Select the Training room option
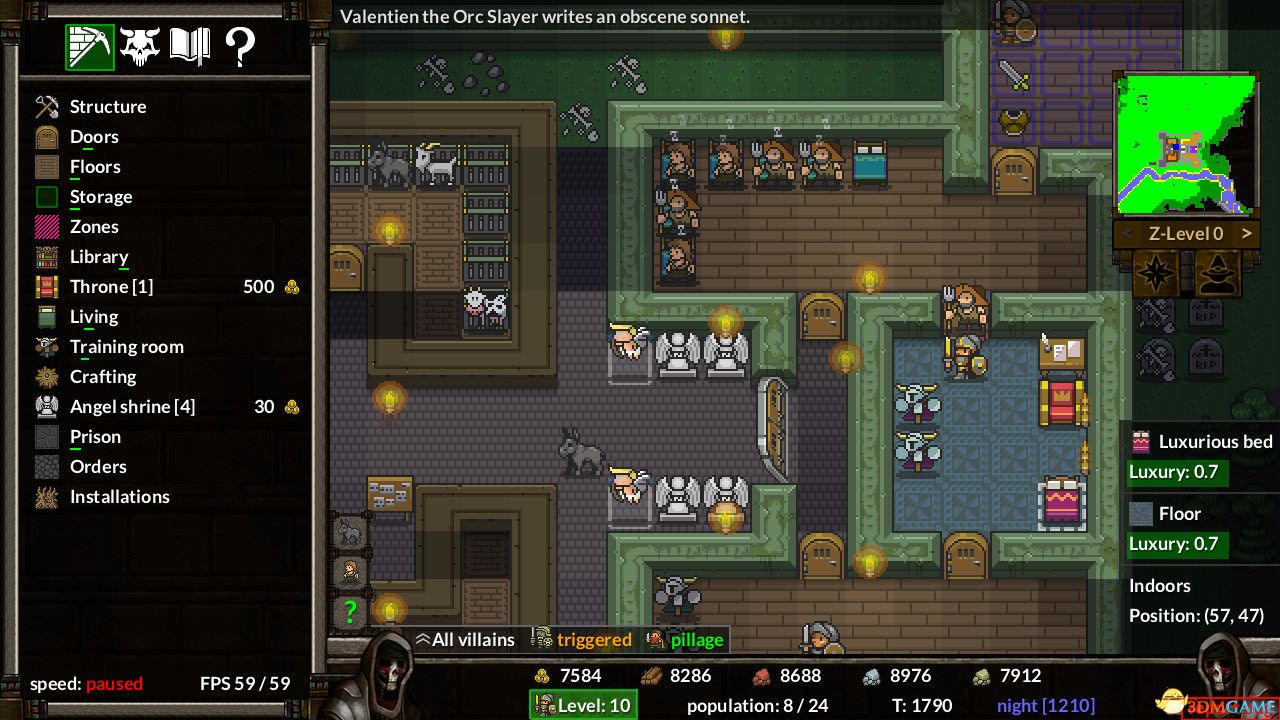The image size is (1280, 720). (126, 347)
